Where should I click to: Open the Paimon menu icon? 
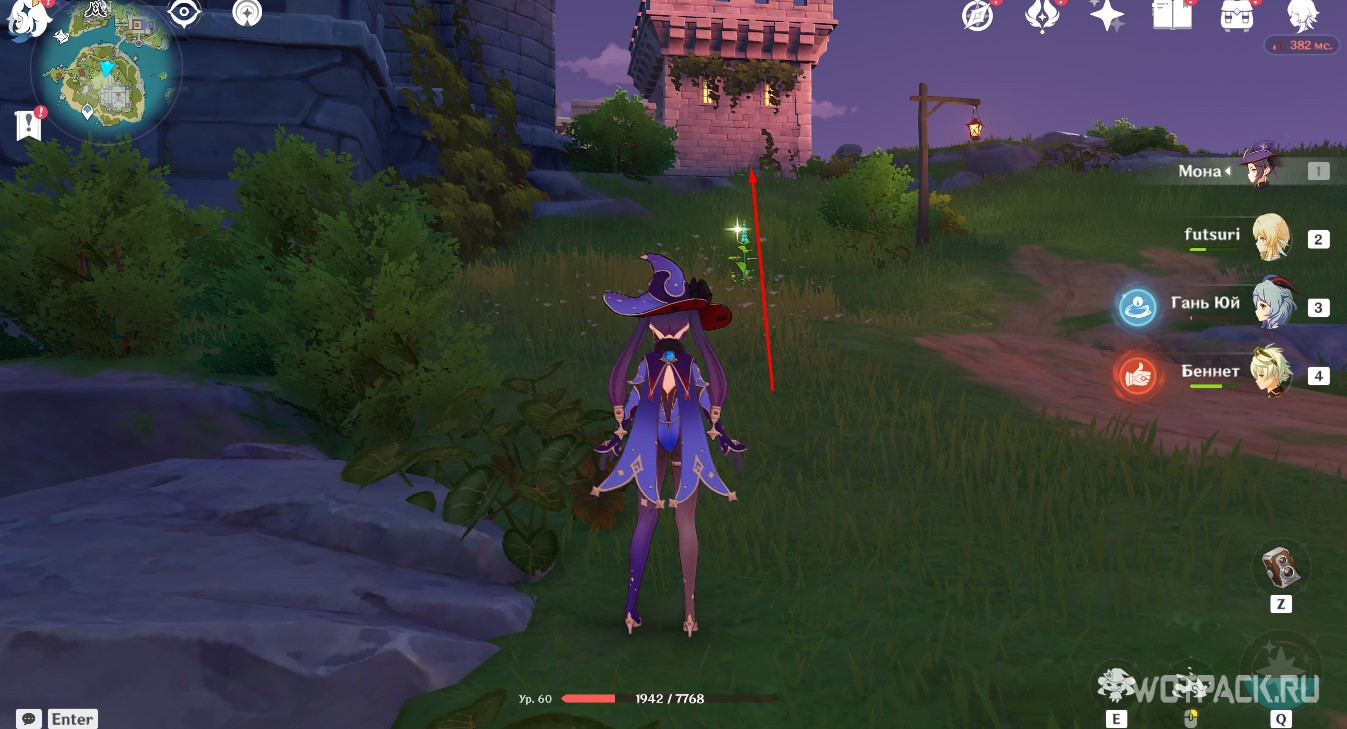(30, 18)
